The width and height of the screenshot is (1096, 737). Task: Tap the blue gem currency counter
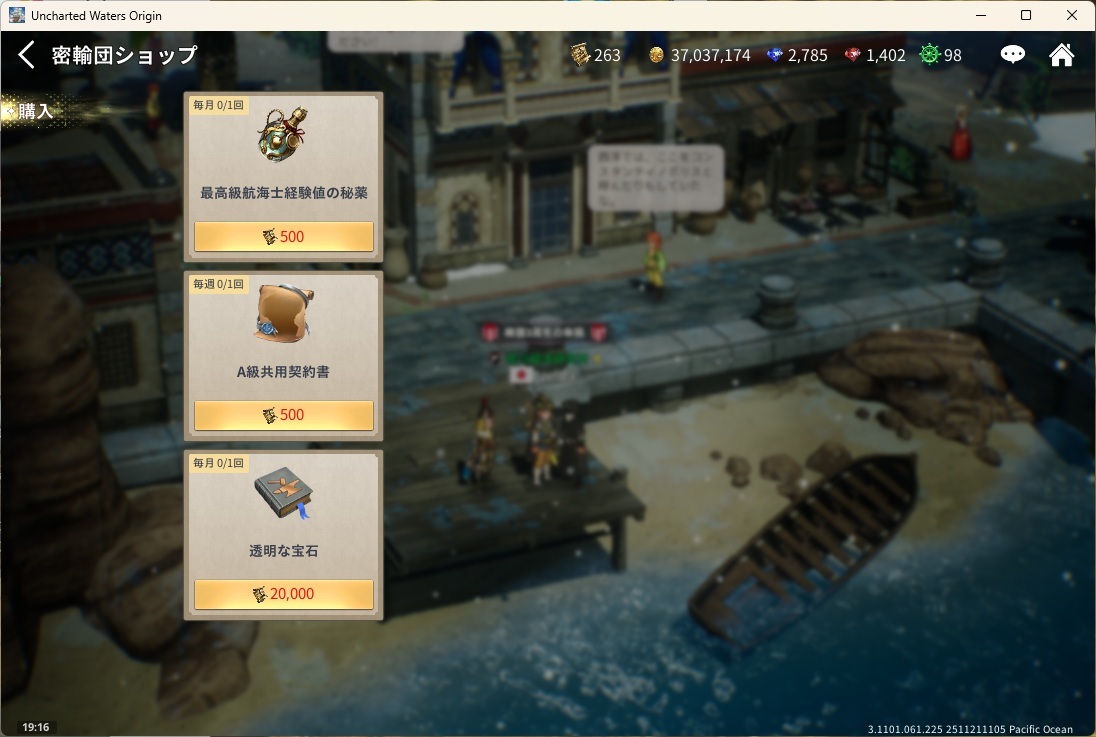(x=797, y=55)
